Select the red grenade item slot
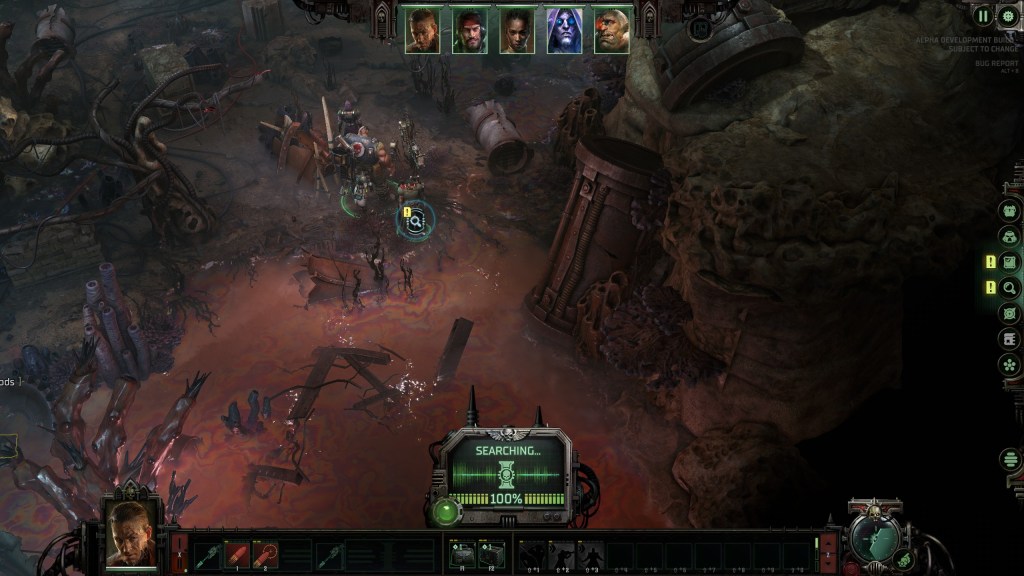 238,554
